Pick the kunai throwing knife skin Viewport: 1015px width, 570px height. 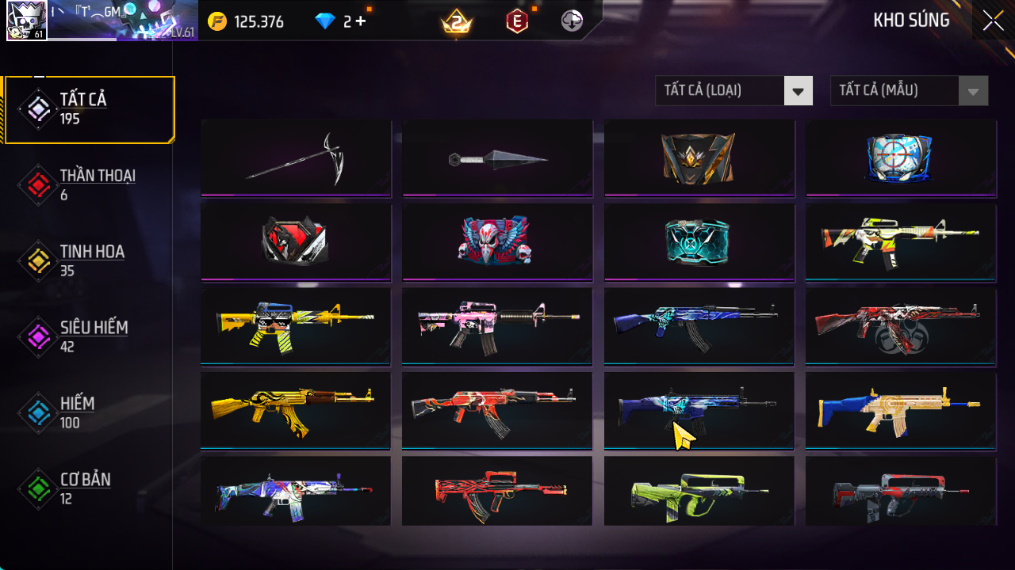pyautogui.click(x=497, y=158)
